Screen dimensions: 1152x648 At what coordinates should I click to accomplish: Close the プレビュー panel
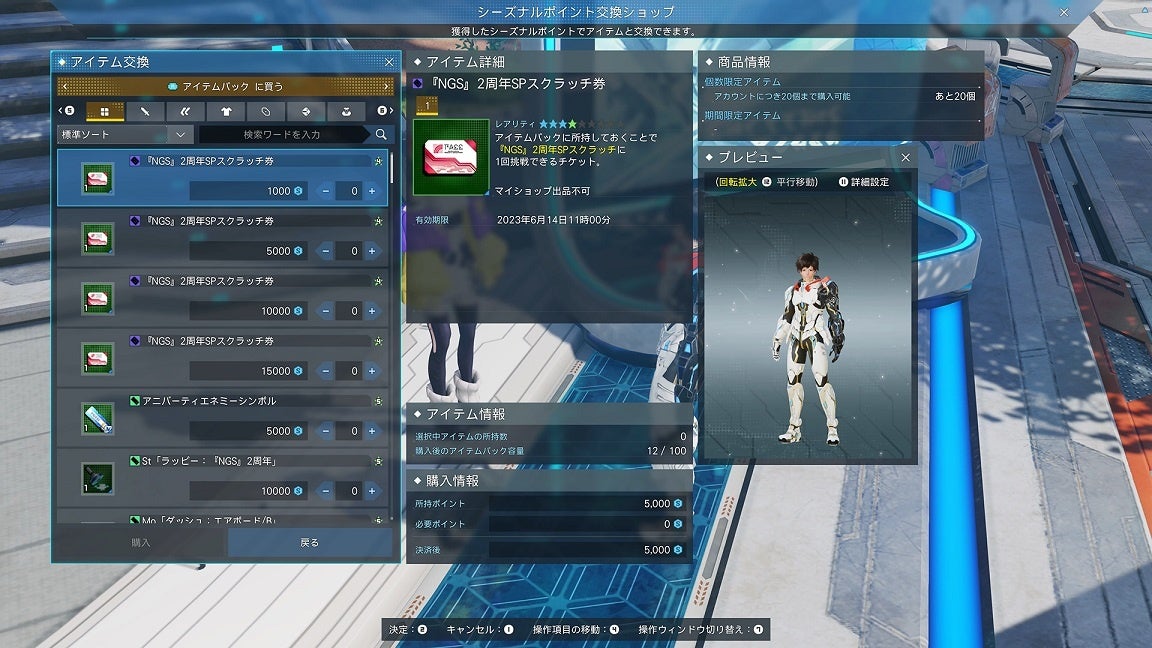pyautogui.click(x=905, y=158)
